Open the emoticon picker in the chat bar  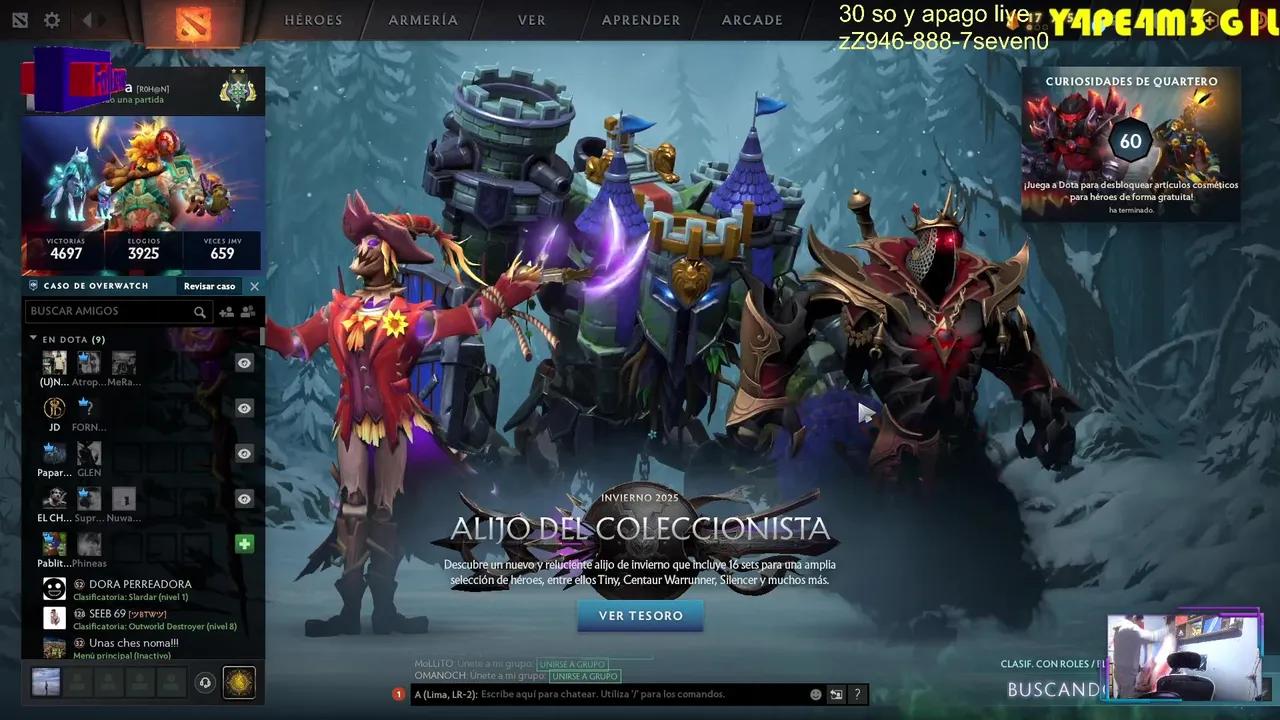[815, 693]
